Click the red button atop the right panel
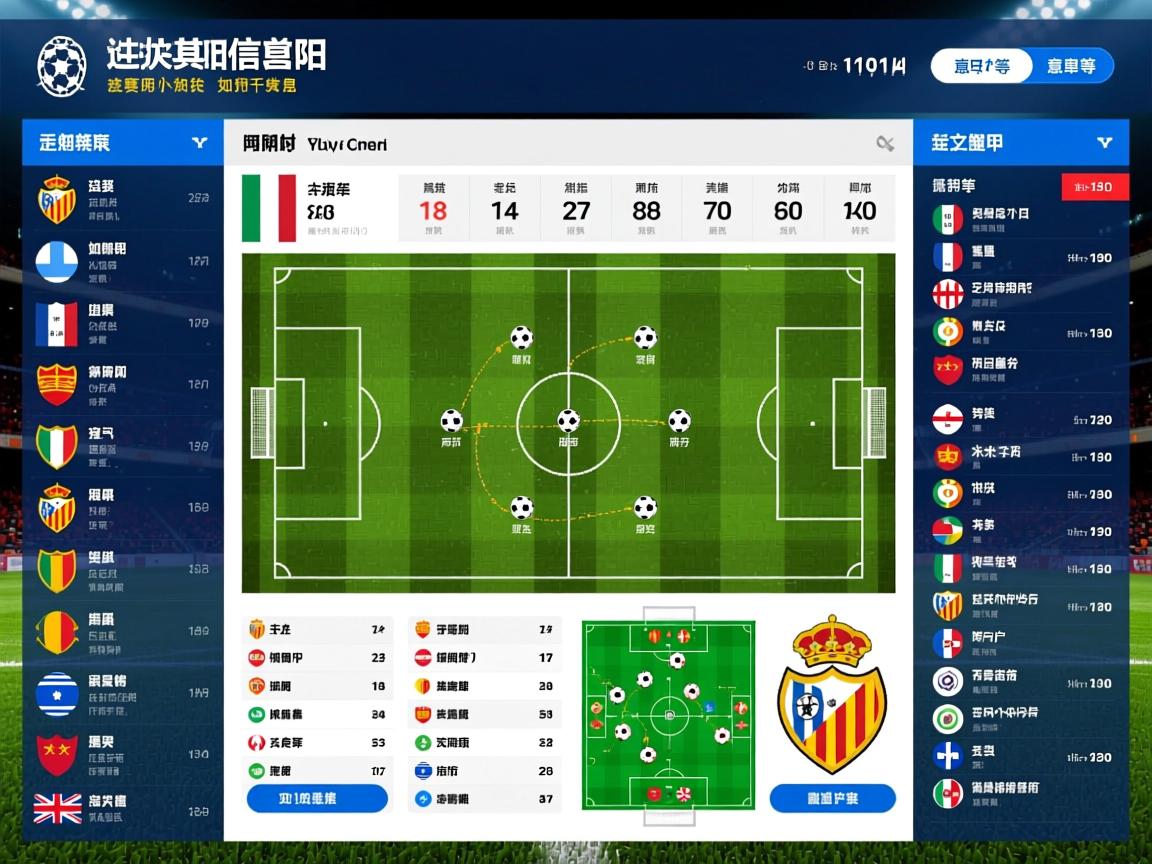 [x=1095, y=187]
